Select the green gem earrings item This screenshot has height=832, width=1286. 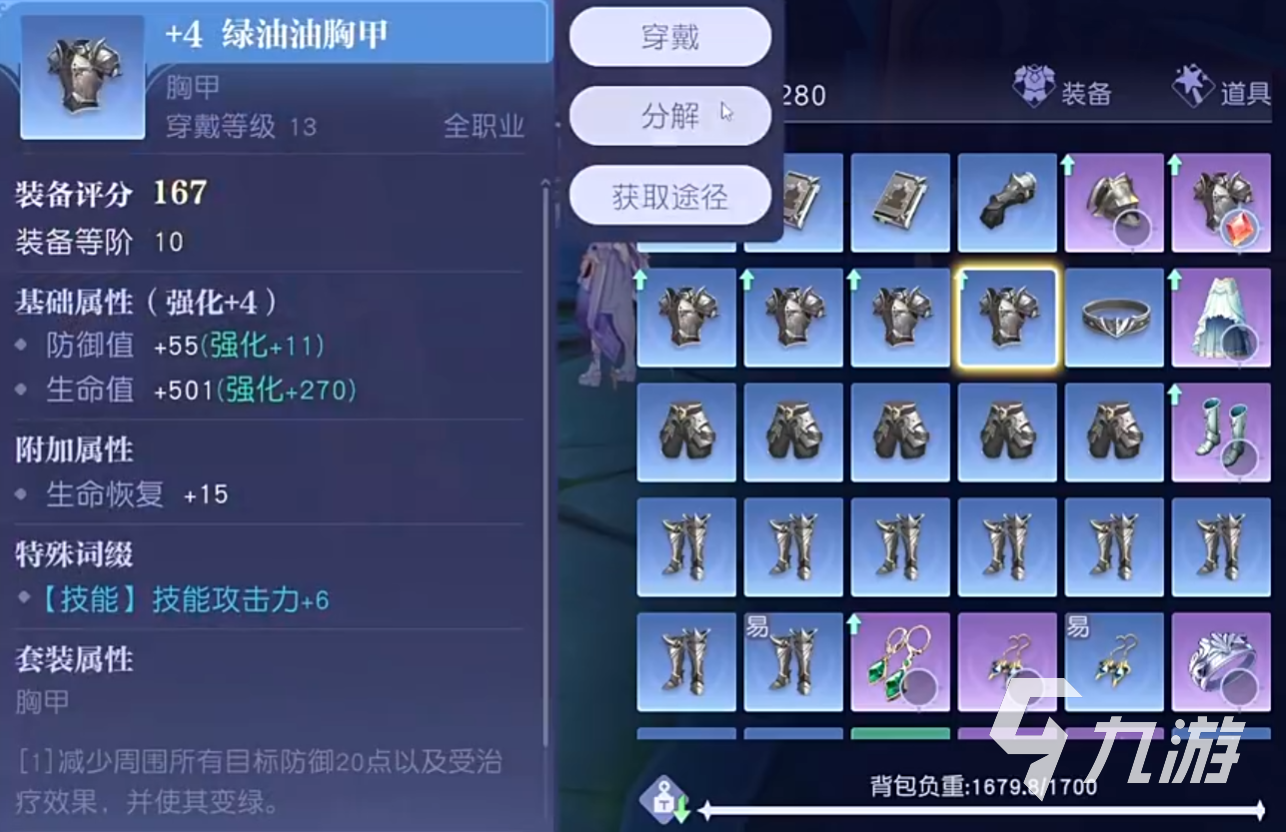point(900,660)
